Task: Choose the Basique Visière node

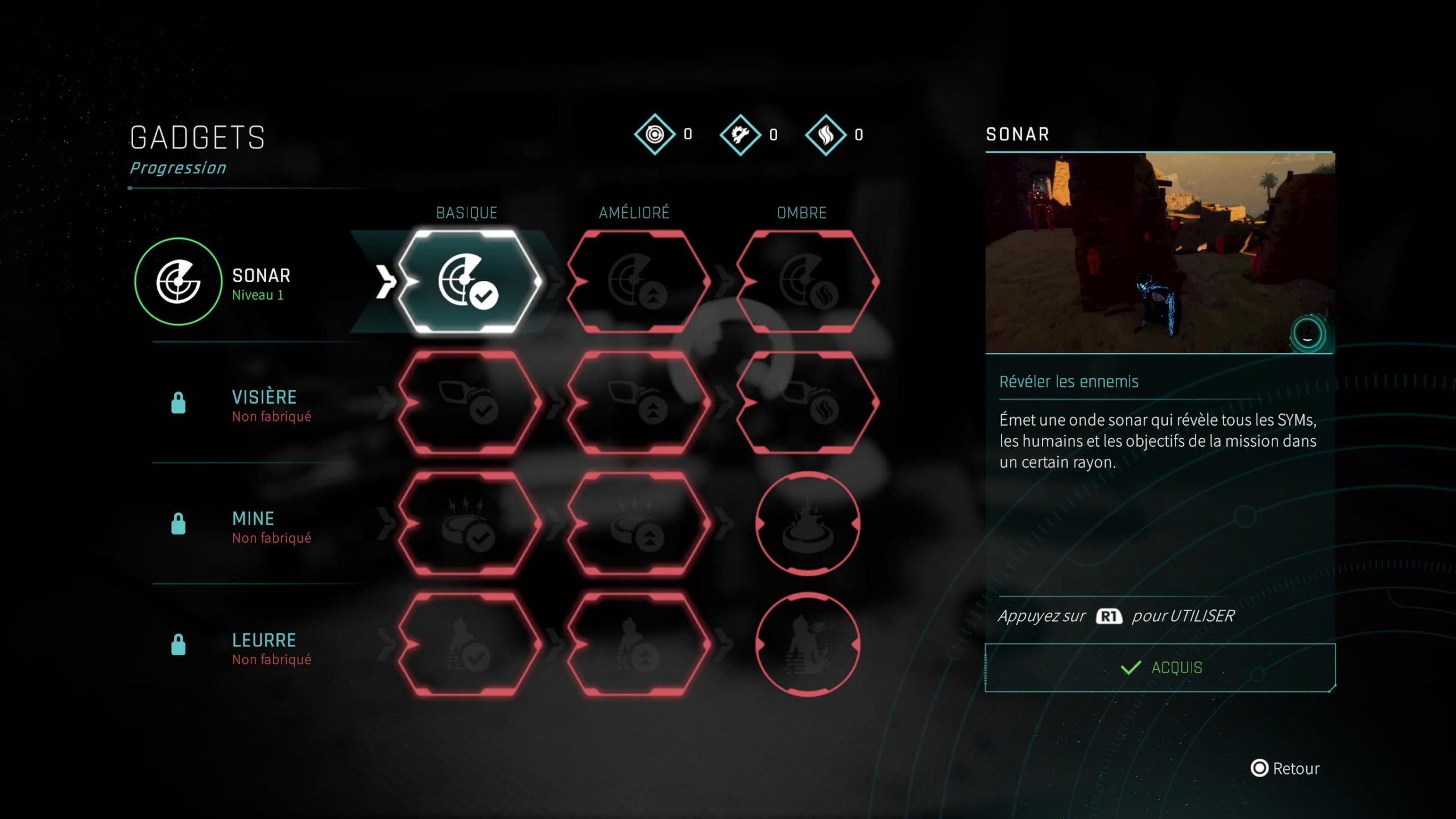Action: (x=468, y=403)
